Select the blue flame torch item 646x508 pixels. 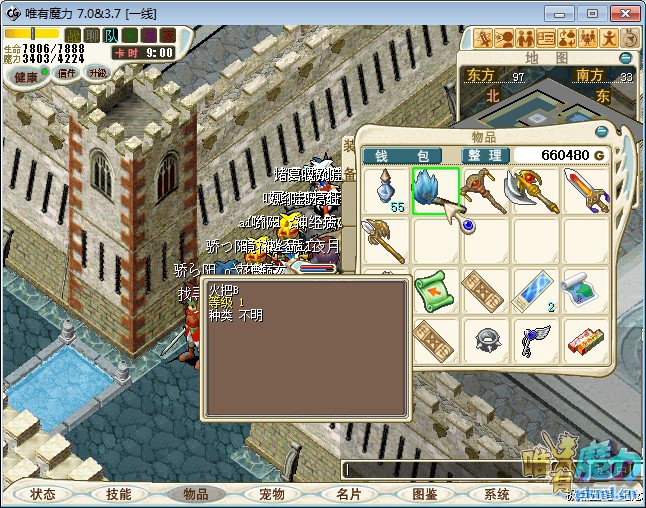pyautogui.click(x=435, y=190)
